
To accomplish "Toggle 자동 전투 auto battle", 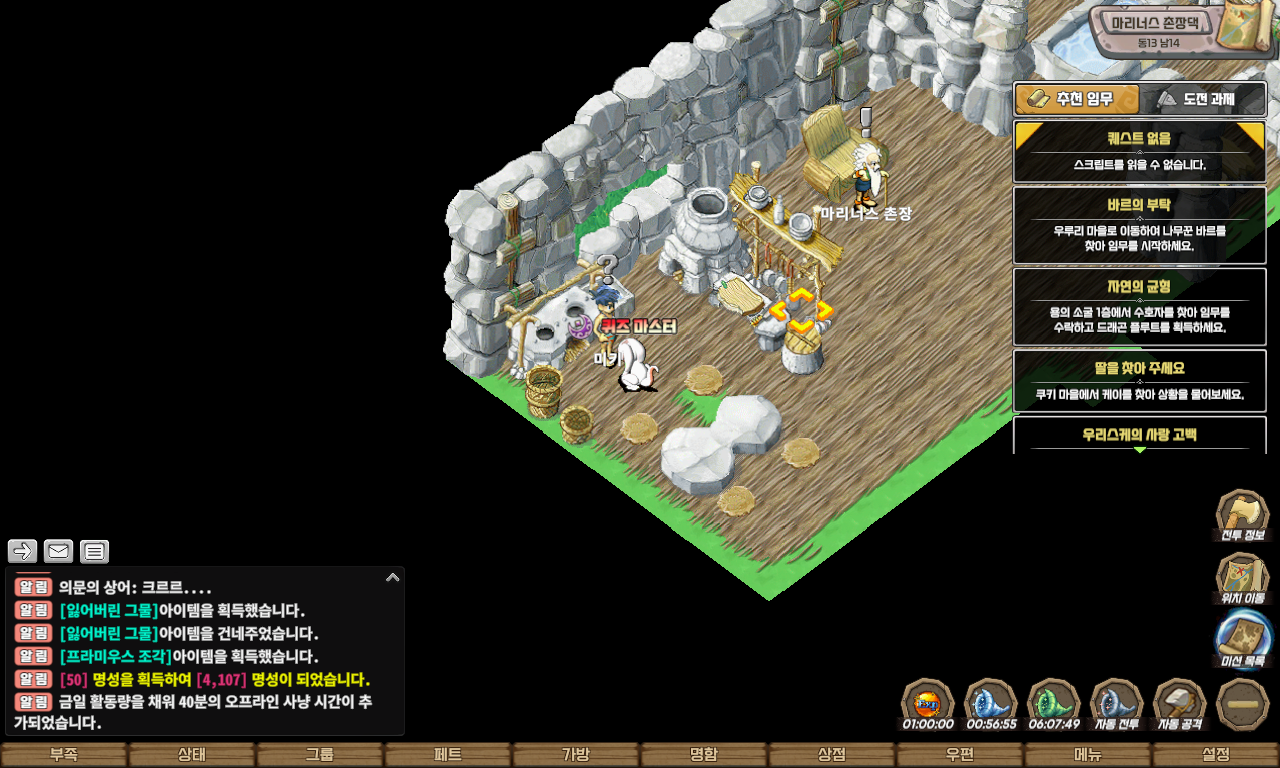I will click(1116, 705).
